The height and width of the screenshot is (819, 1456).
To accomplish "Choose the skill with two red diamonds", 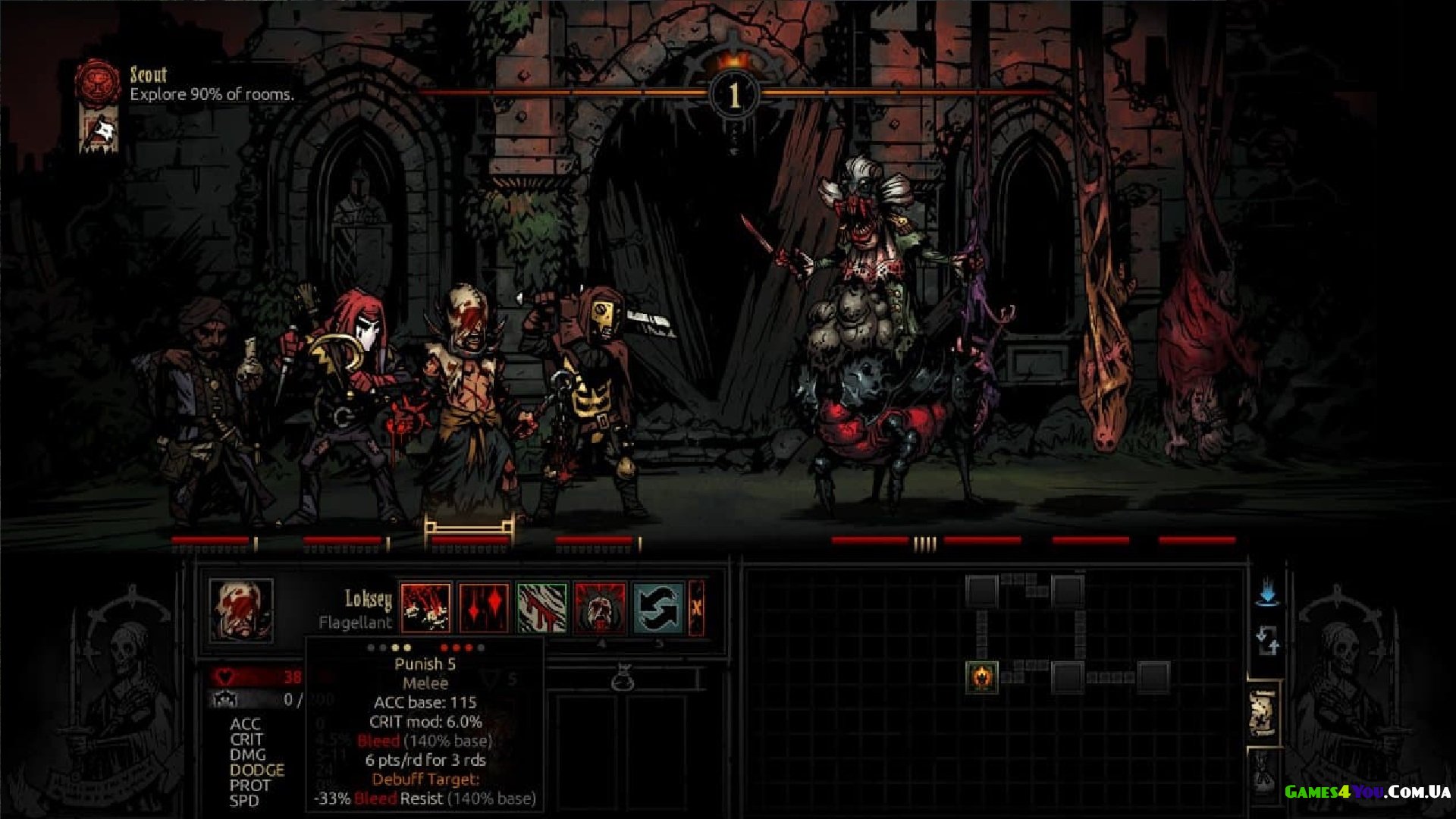I will click(x=484, y=607).
